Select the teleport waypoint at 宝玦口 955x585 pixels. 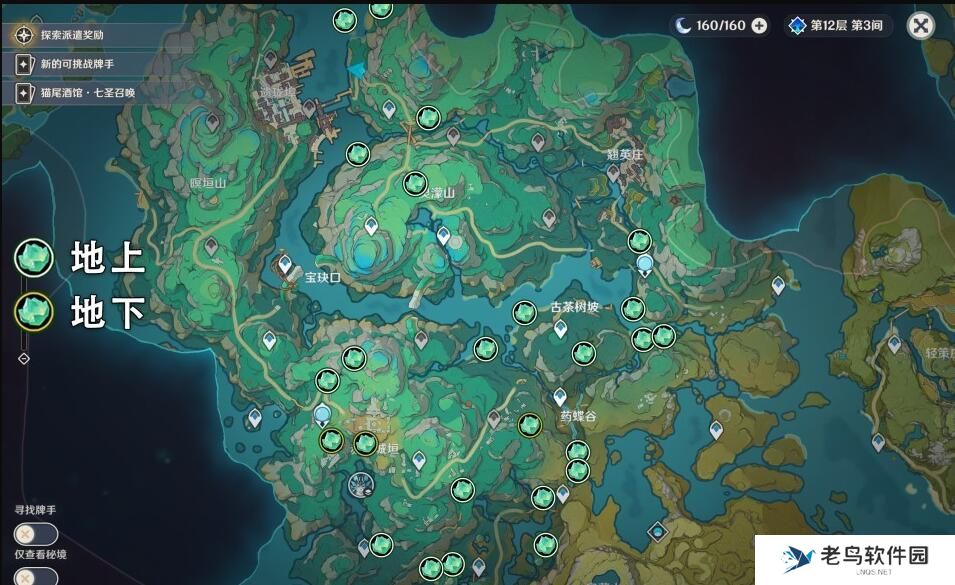click(285, 265)
